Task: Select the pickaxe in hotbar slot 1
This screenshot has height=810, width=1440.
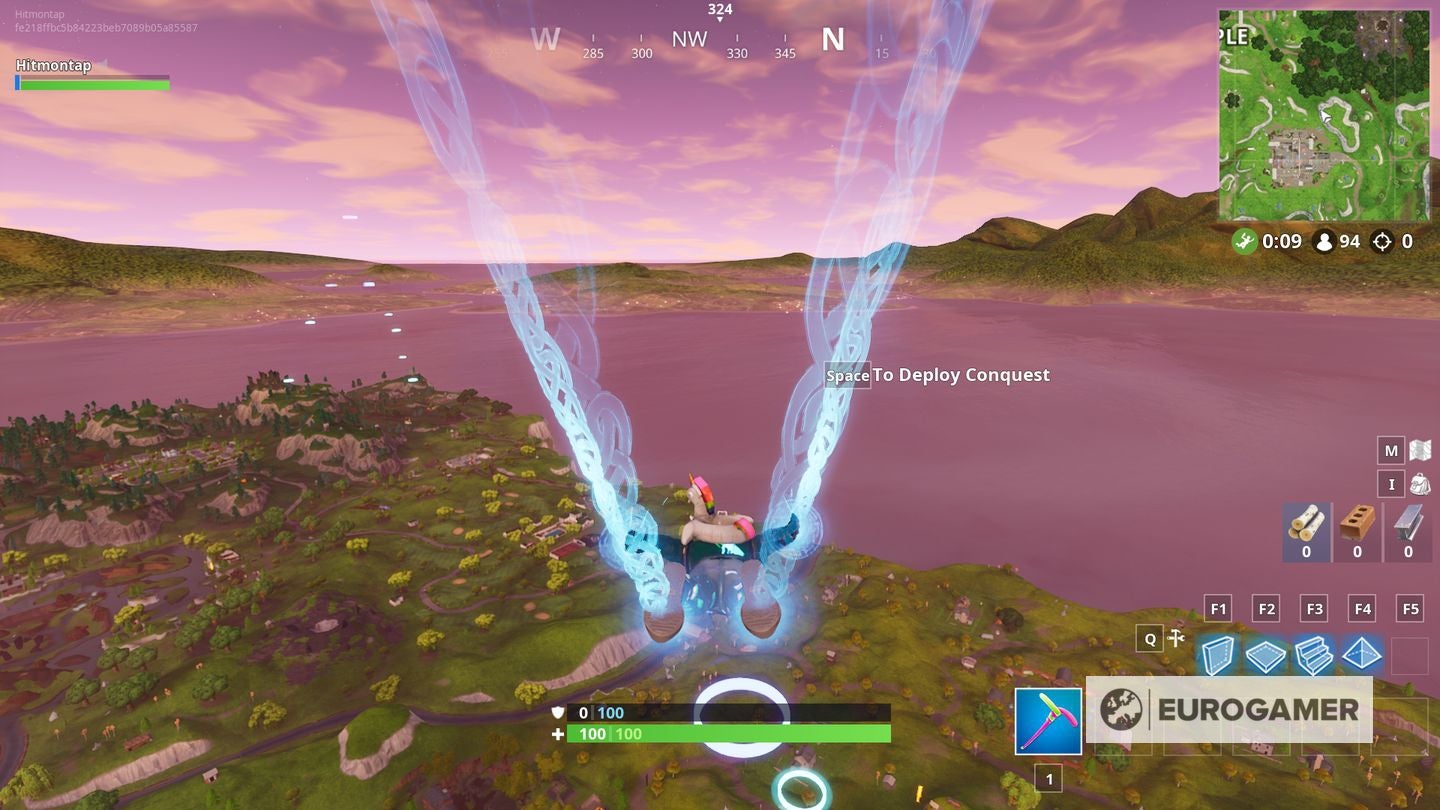Action: pyautogui.click(x=1050, y=720)
